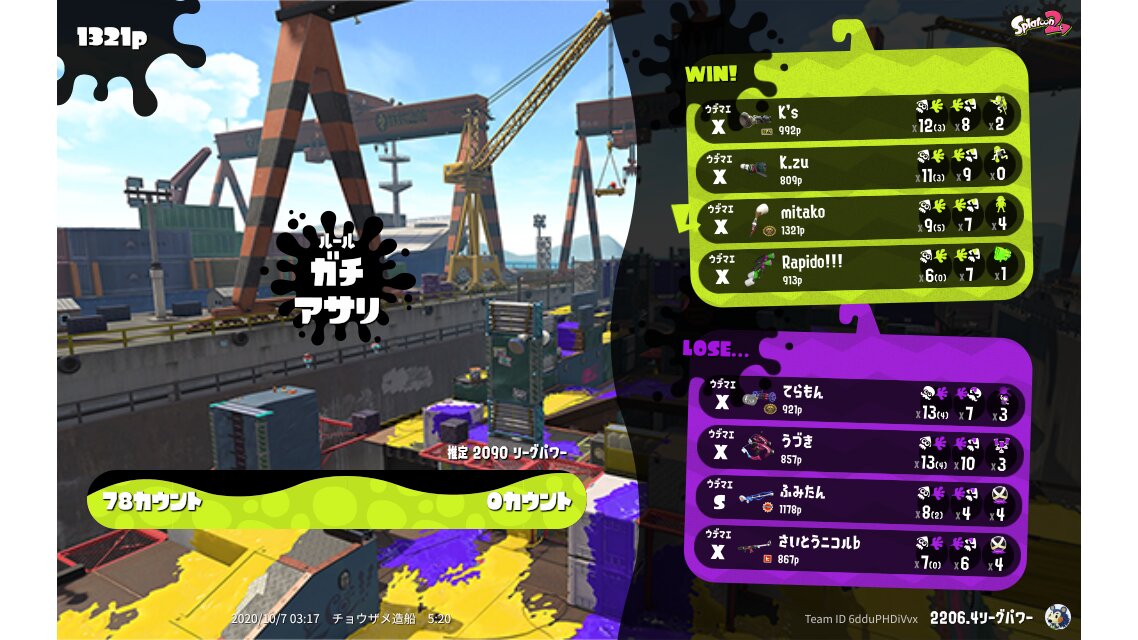Image resolution: width=1138 pixels, height=640 pixels.
Task: Open the さいとうニコルb player row
Action: click(x=860, y=551)
